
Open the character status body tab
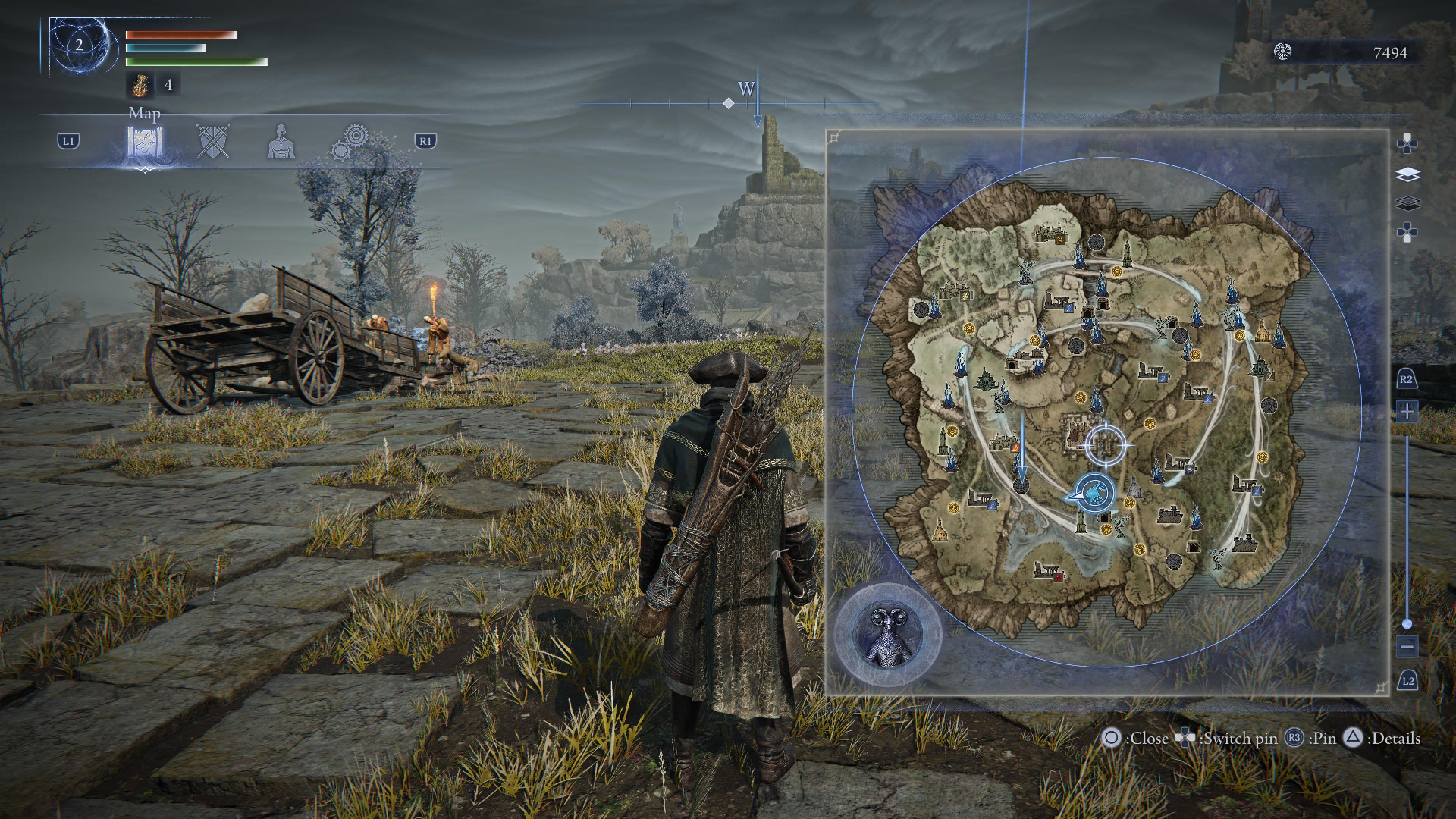281,142
